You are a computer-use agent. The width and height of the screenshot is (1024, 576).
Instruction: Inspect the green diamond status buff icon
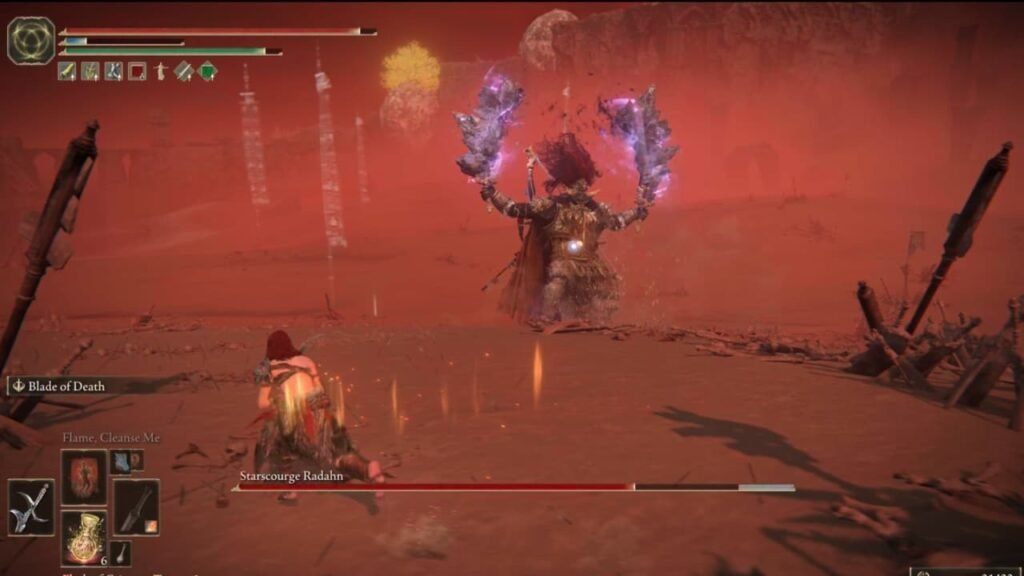[208, 71]
